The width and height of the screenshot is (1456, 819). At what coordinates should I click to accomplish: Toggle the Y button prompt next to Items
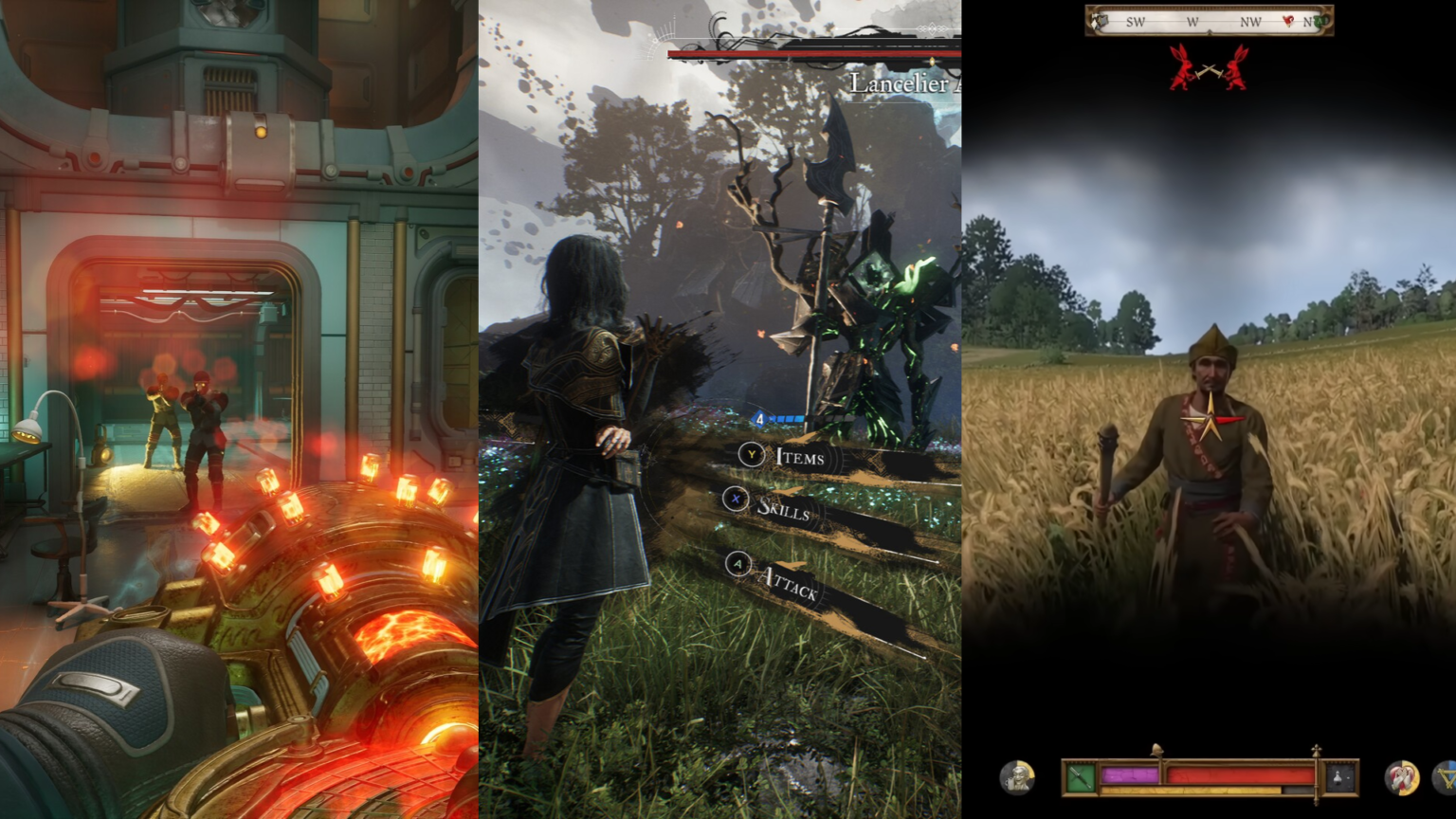750,454
